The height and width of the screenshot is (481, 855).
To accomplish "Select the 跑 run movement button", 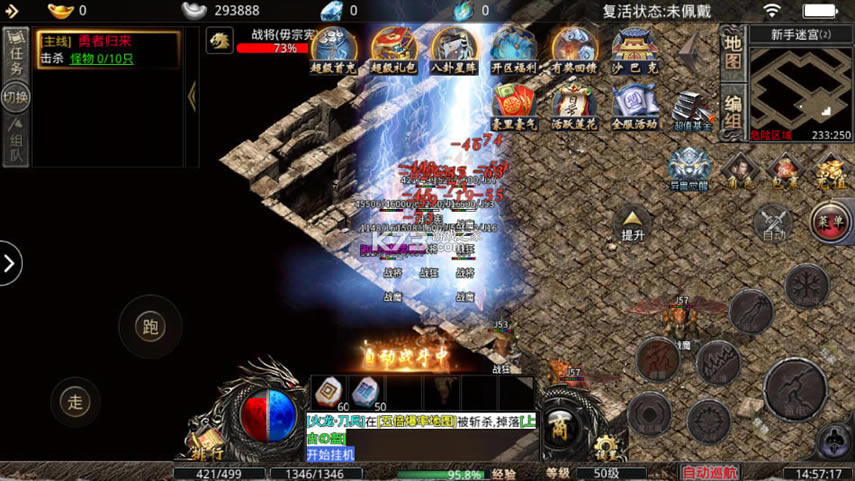I will [x=150, y=327].
